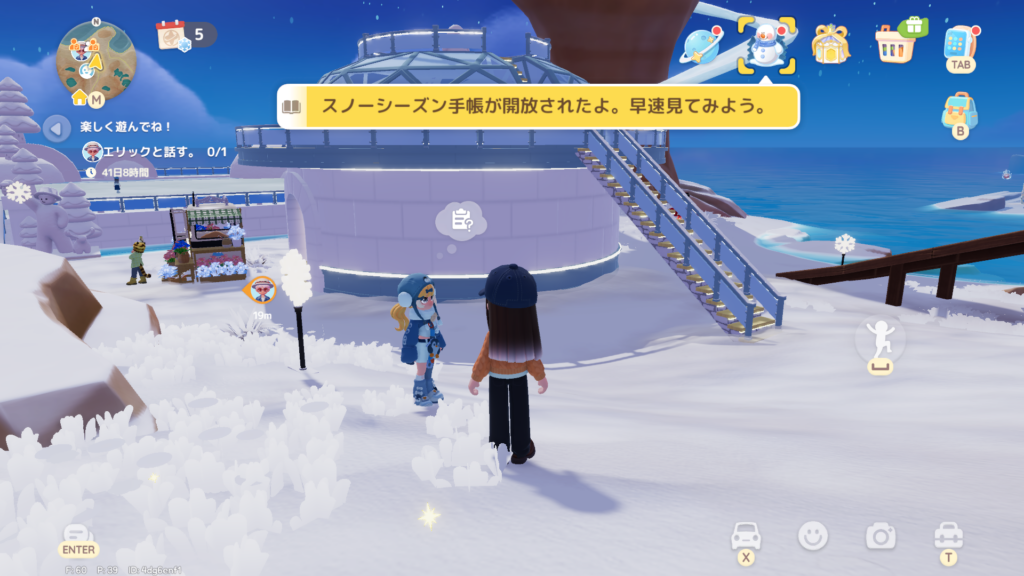
Task: Open the golden ribbon gift pavilion icon
Action: (830, 45)
